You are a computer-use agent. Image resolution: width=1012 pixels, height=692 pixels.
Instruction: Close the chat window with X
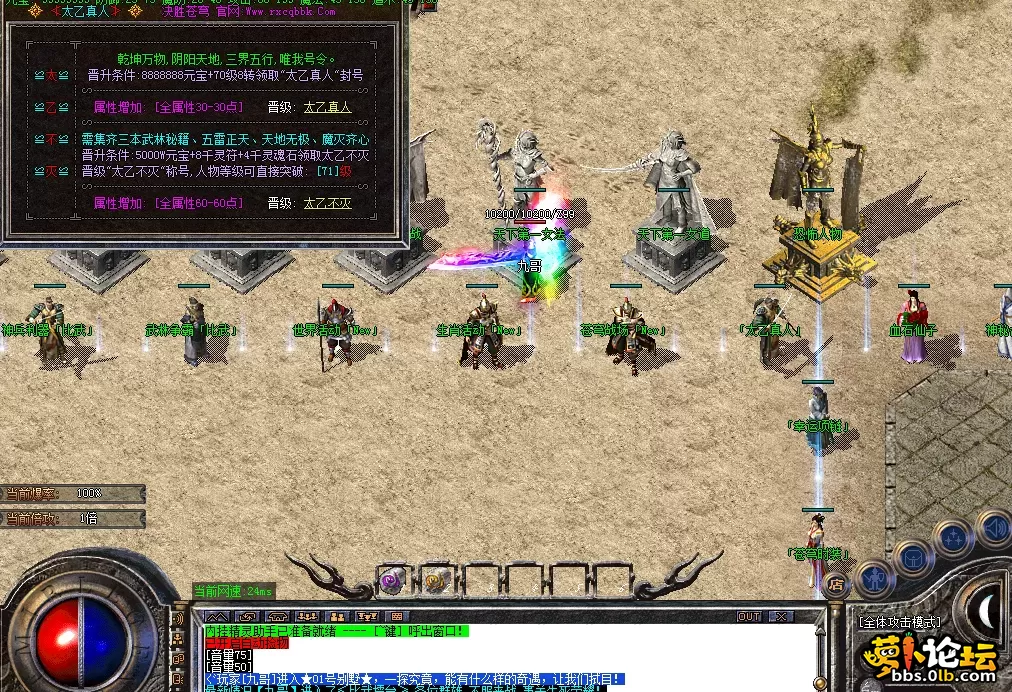[781, 617]
